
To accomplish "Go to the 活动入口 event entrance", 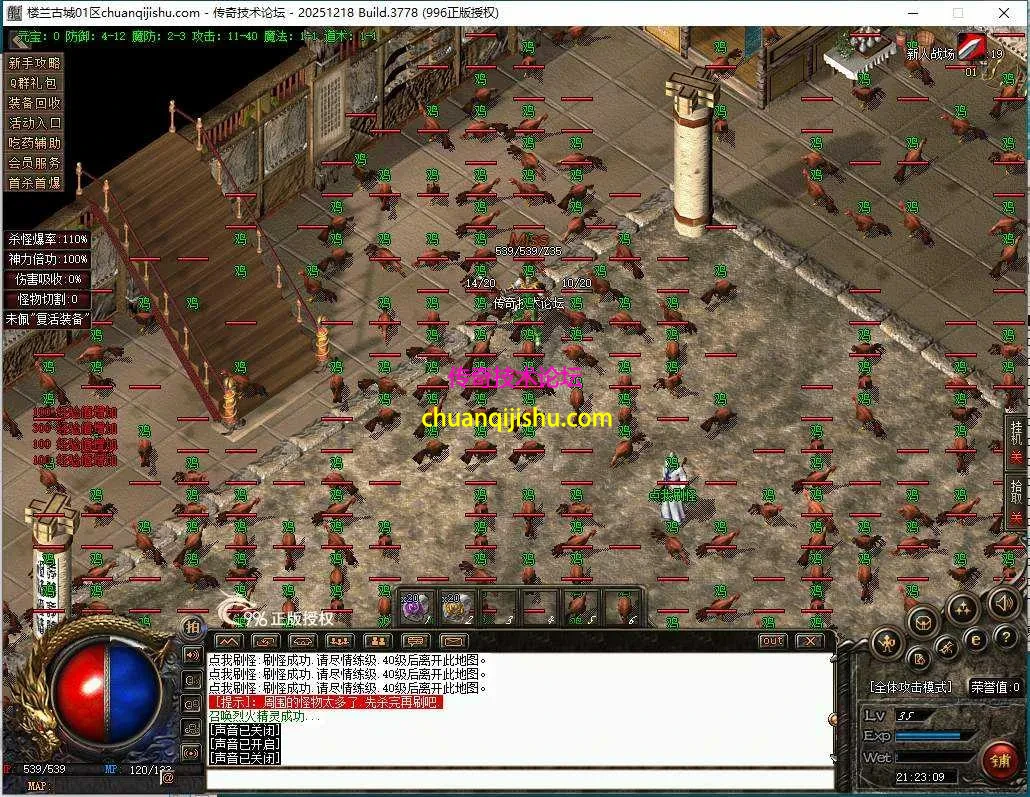I will pos(35,123).
